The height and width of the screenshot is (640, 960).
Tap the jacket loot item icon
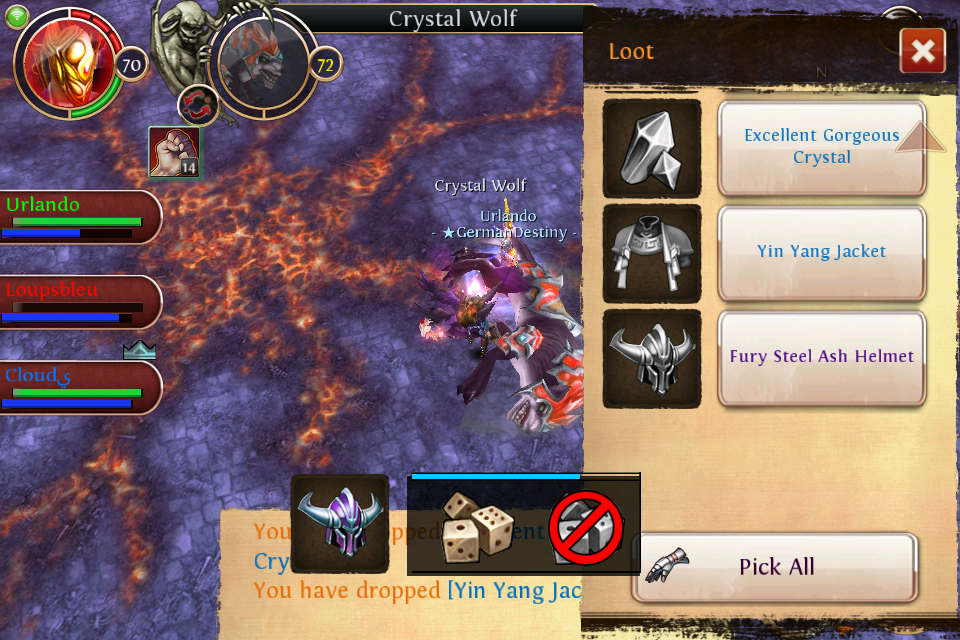[652, 253]
